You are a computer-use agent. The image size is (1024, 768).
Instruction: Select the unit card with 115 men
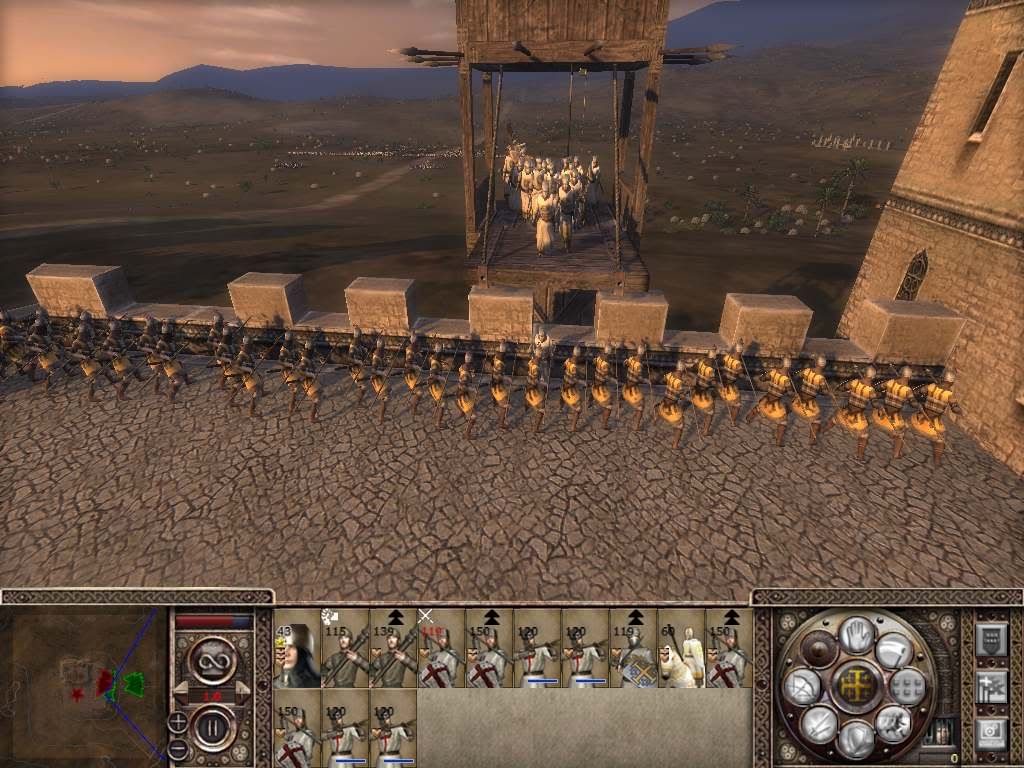point(345,648)
